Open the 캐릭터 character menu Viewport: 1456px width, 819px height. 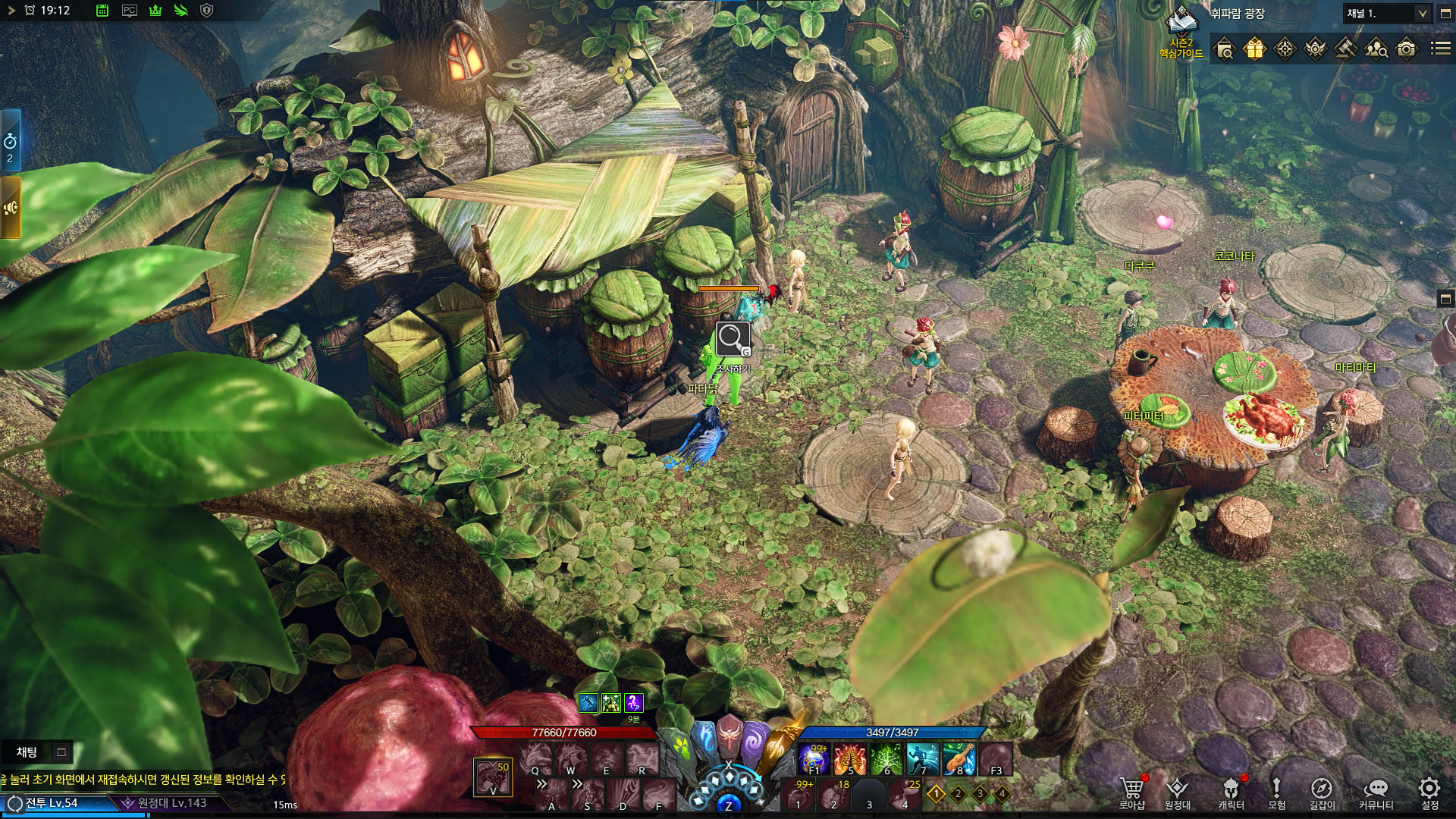(x=1230, y=791)
